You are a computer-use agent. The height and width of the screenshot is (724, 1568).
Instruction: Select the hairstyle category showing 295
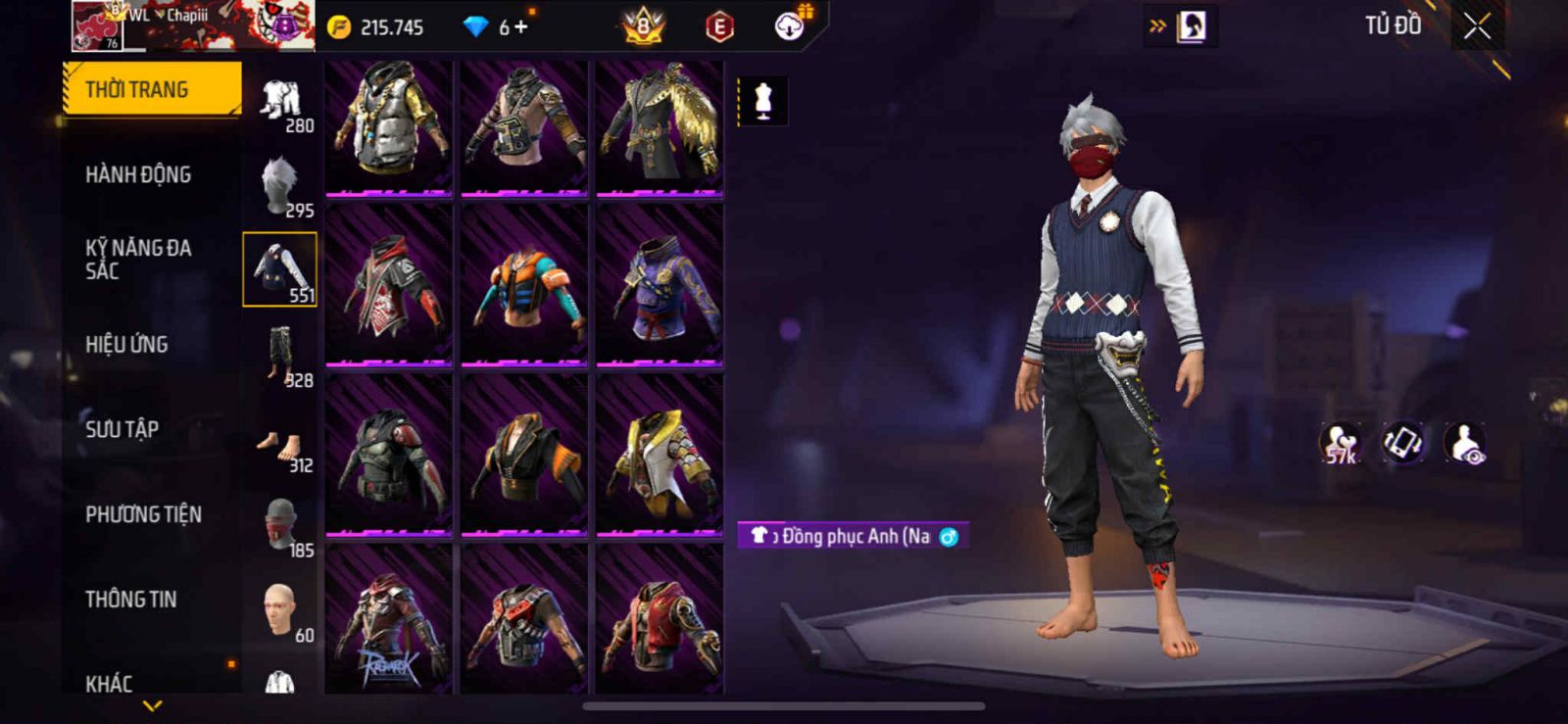(x=280, y=186)
